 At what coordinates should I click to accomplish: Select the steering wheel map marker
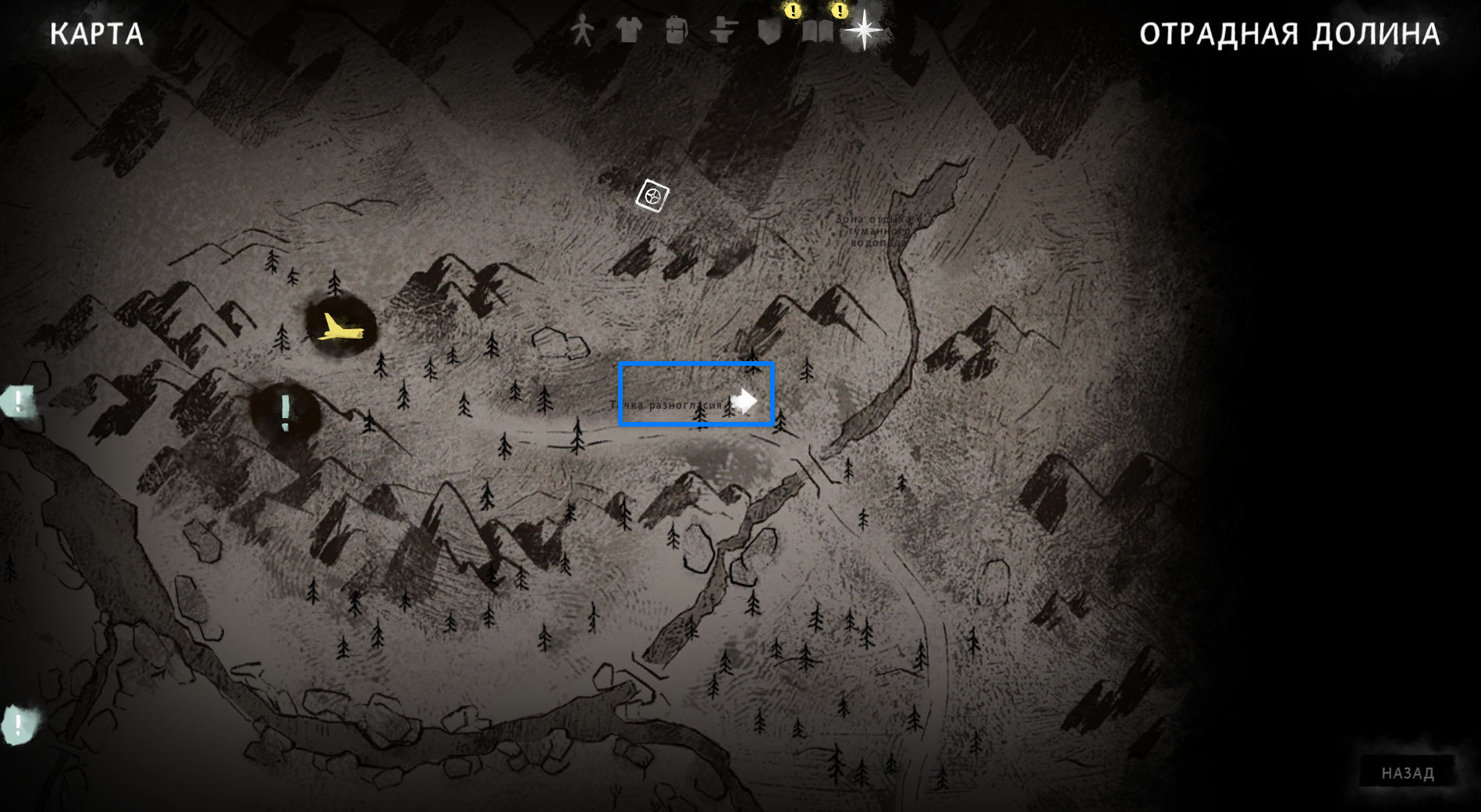coord(652,196)
